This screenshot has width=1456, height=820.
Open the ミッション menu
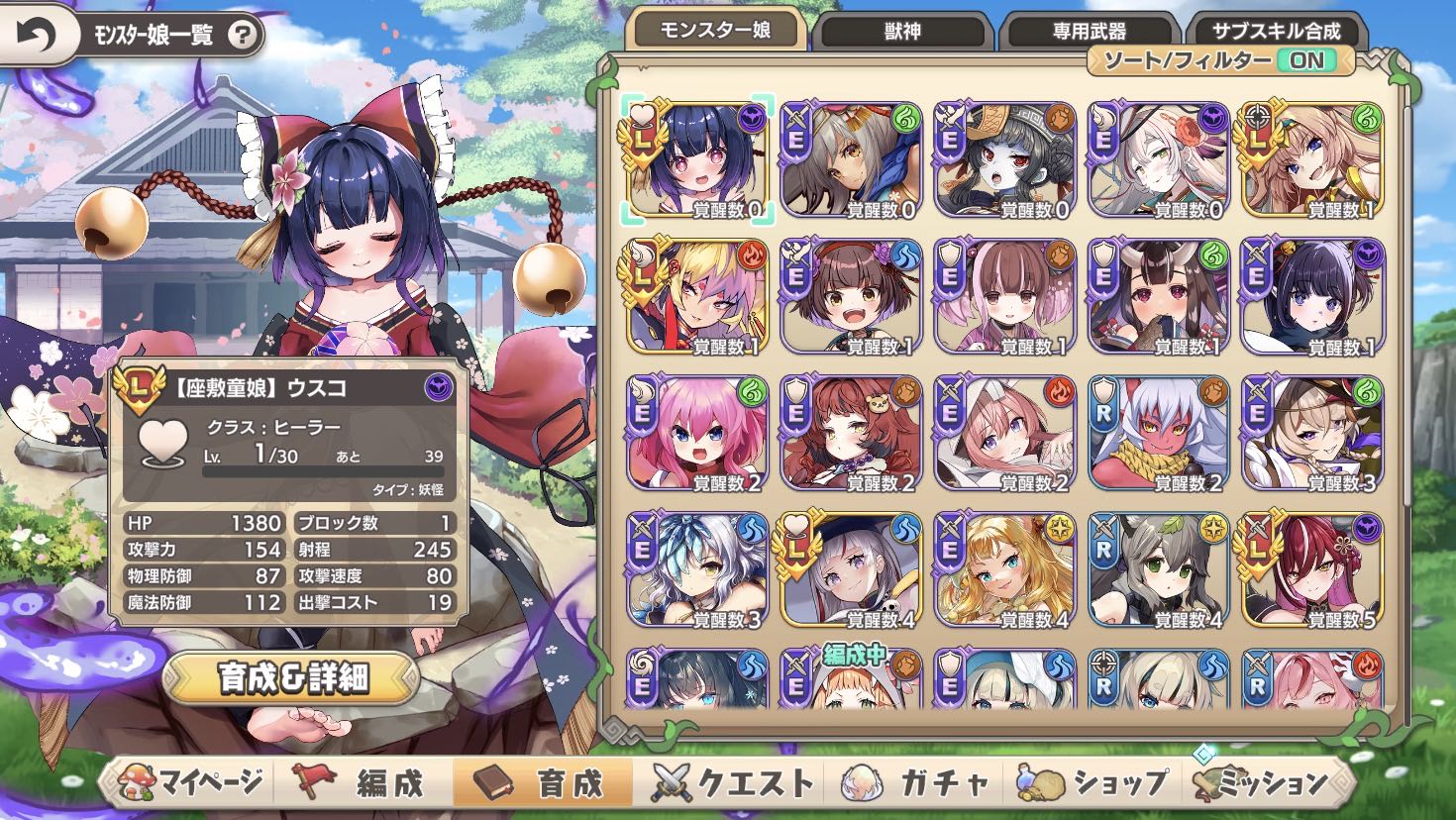(x=1270, y=783)
